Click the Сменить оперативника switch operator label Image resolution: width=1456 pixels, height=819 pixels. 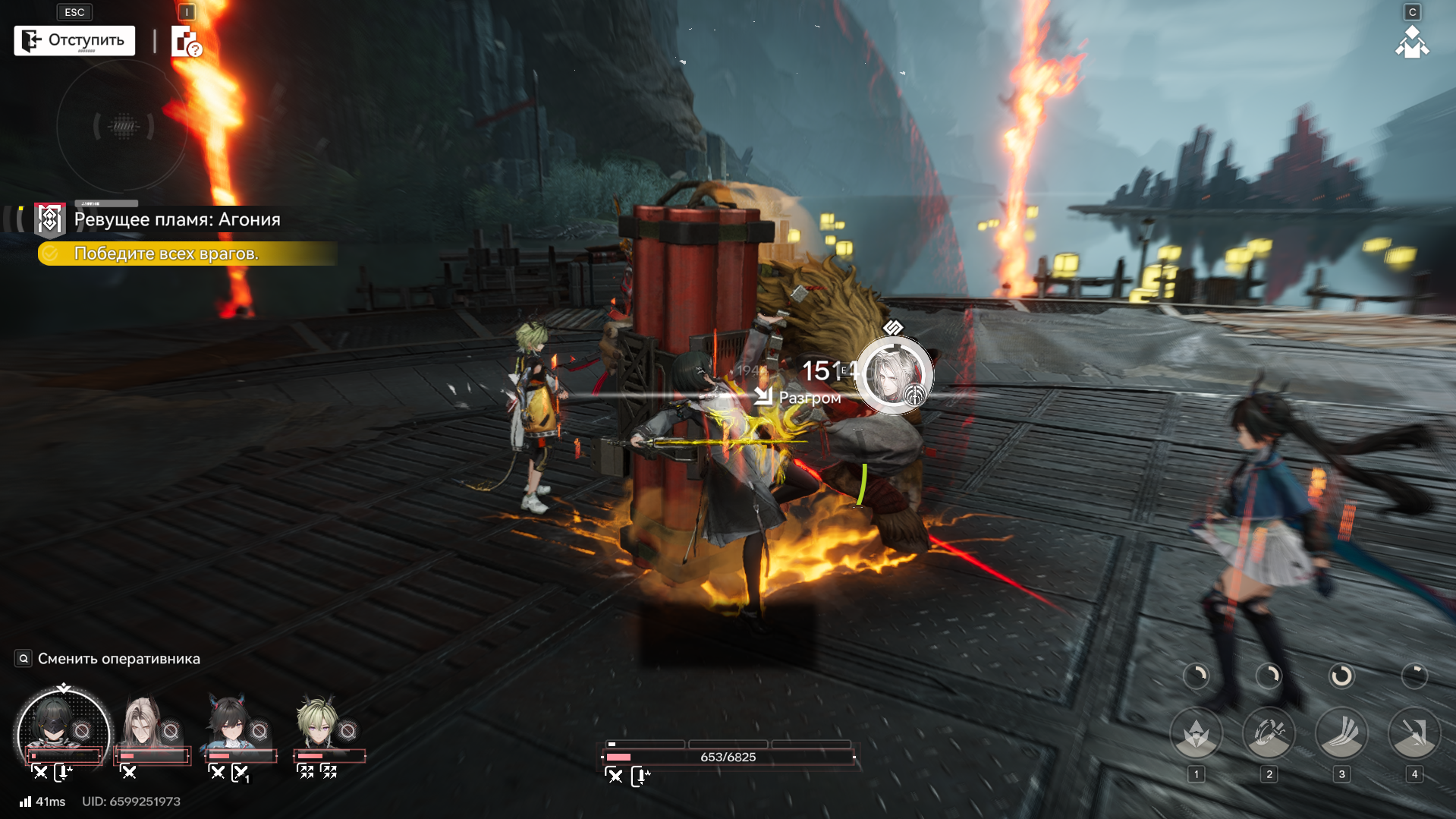point(118,659)
